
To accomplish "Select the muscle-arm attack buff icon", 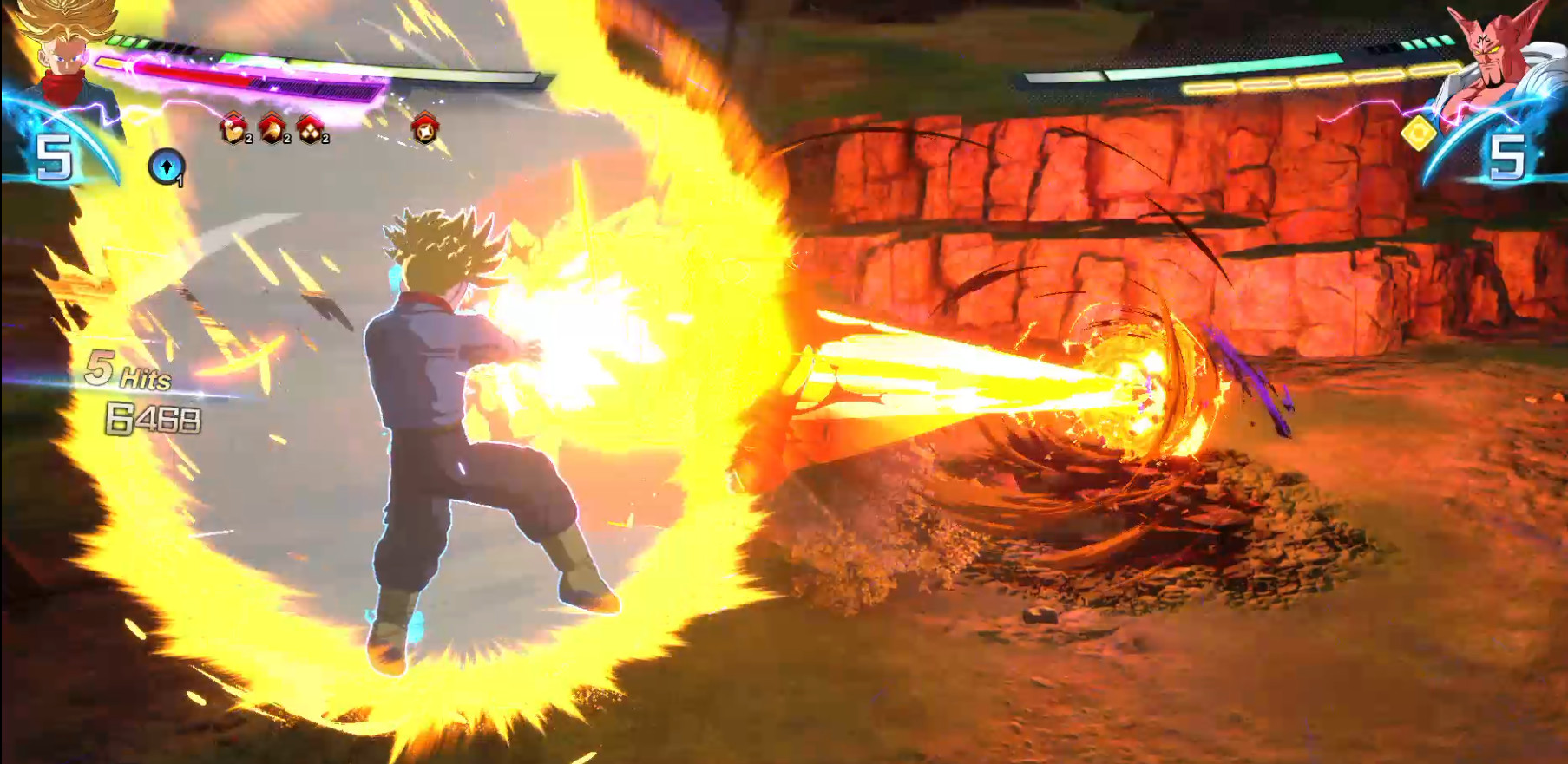I will pos(233,131).
